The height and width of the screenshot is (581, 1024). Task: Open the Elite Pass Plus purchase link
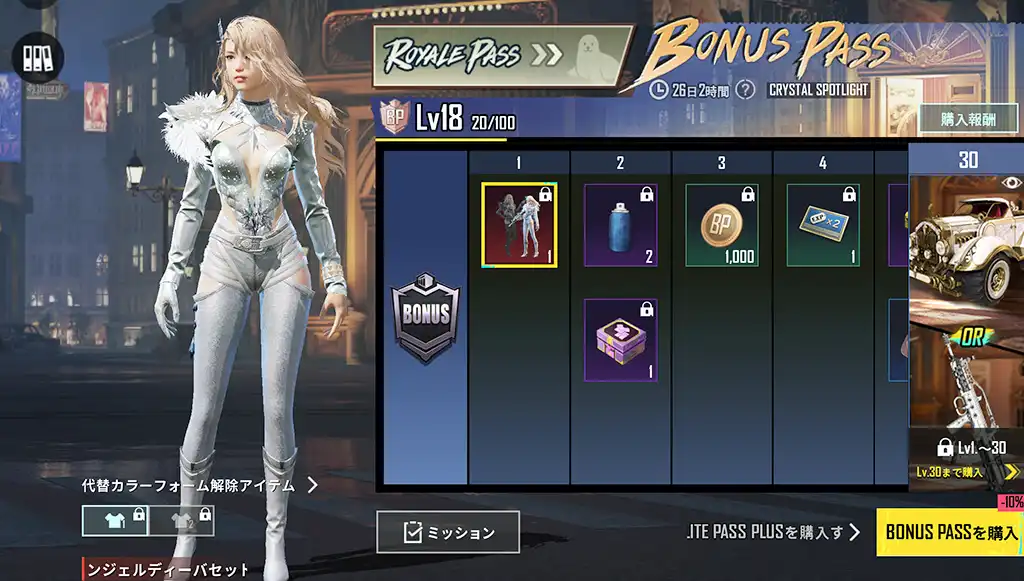pos(774,532)
